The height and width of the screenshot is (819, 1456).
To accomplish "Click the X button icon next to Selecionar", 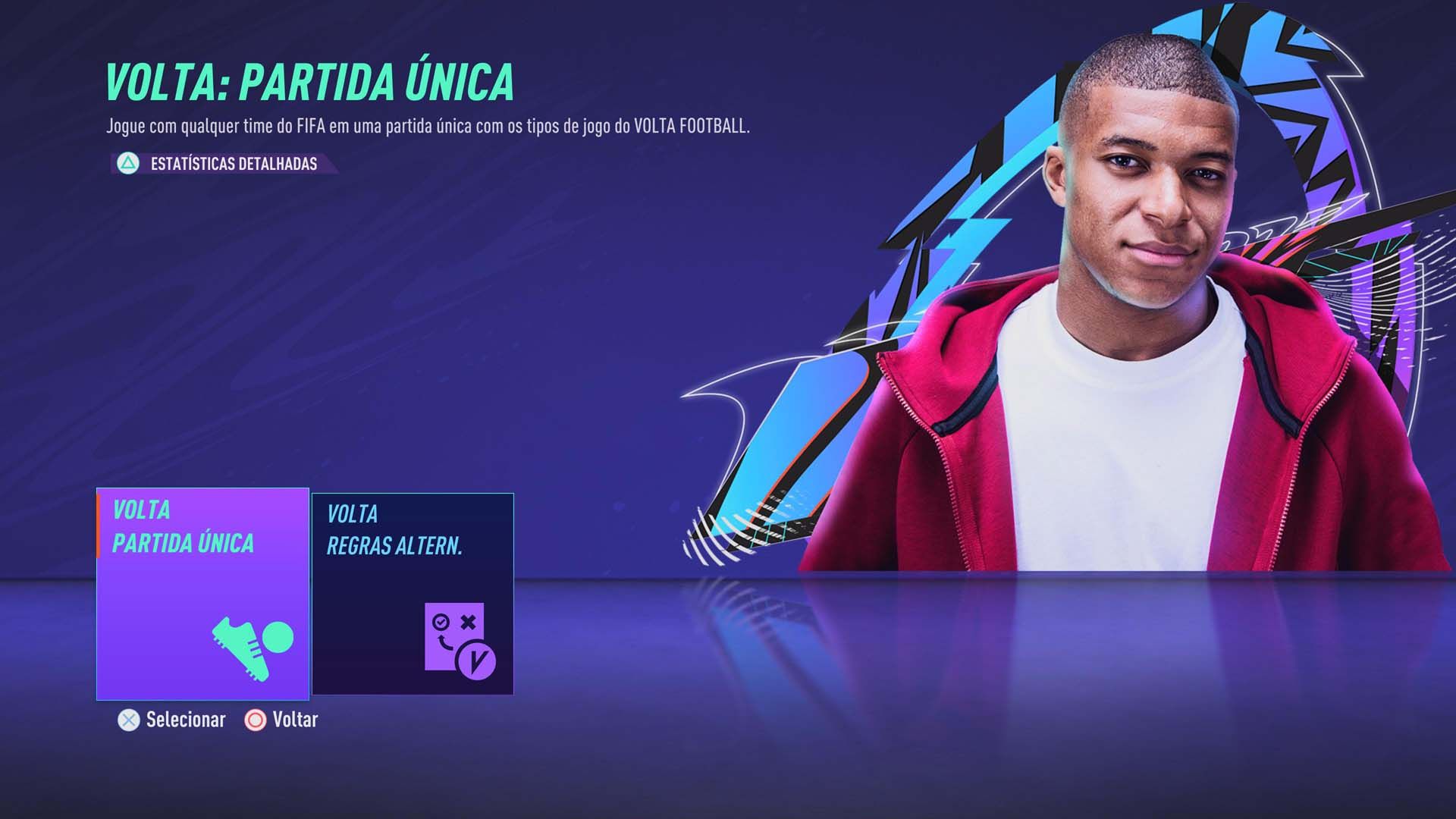I will pyautogui.click(x=127, y=720).
